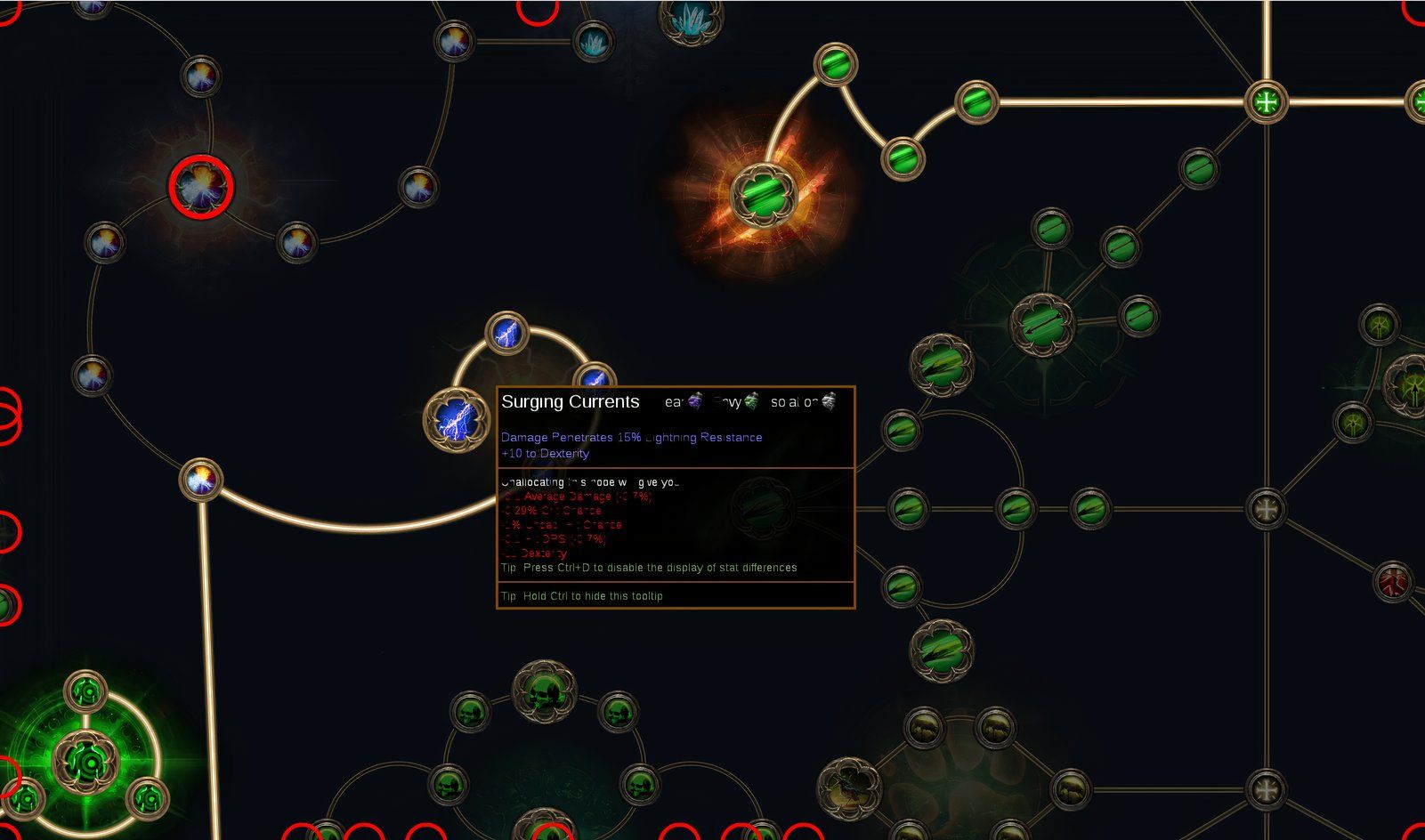The image size is (1425, 840).
Task: Allocate the red-circled elemental notable node
Action: (201, 187)
